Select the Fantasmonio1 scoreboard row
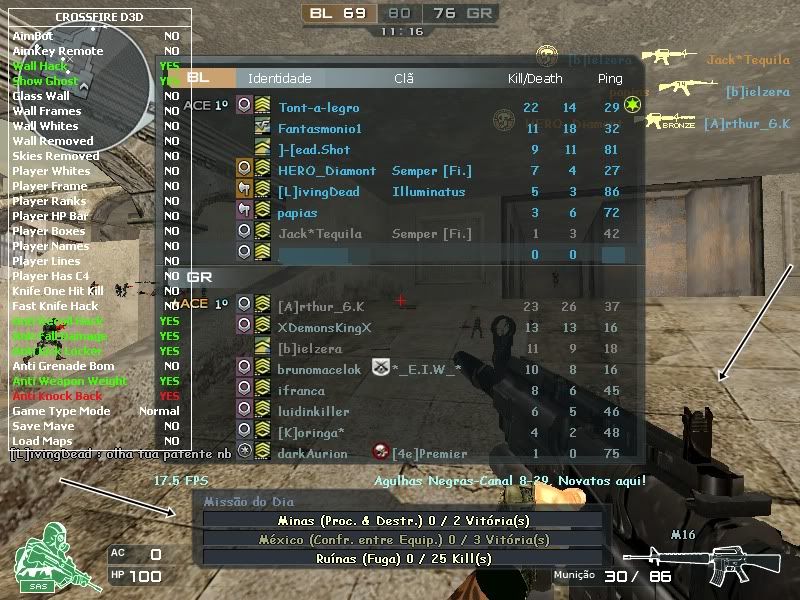Viewport: 800px width, 600px height. pos(319,129)
